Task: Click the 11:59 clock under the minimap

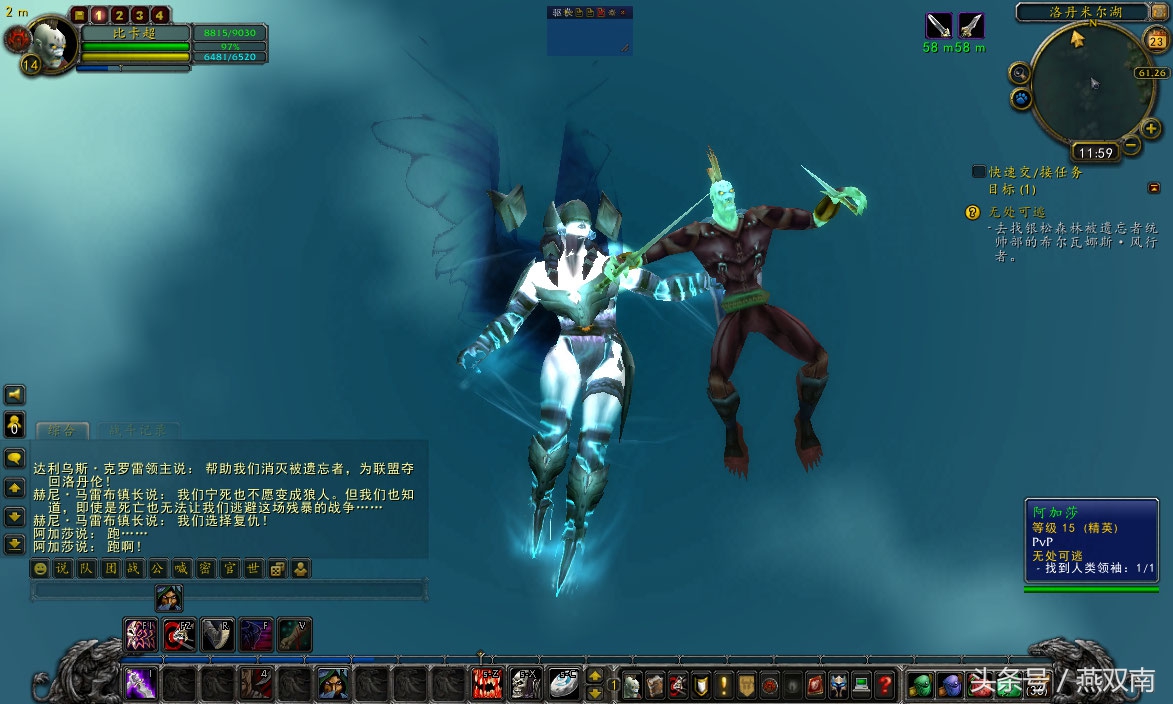Action: point(1096,153)
